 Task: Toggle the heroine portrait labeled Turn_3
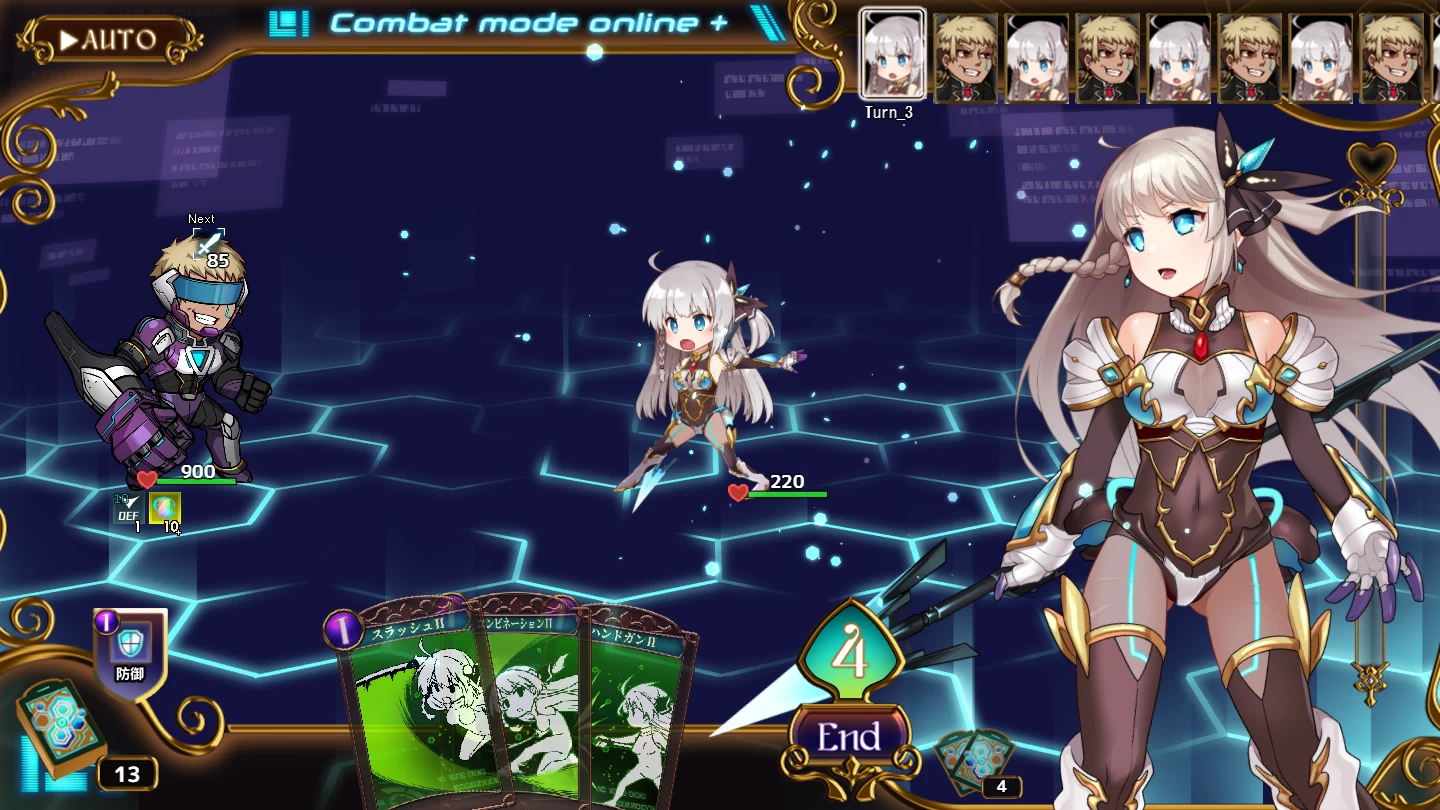890,55
